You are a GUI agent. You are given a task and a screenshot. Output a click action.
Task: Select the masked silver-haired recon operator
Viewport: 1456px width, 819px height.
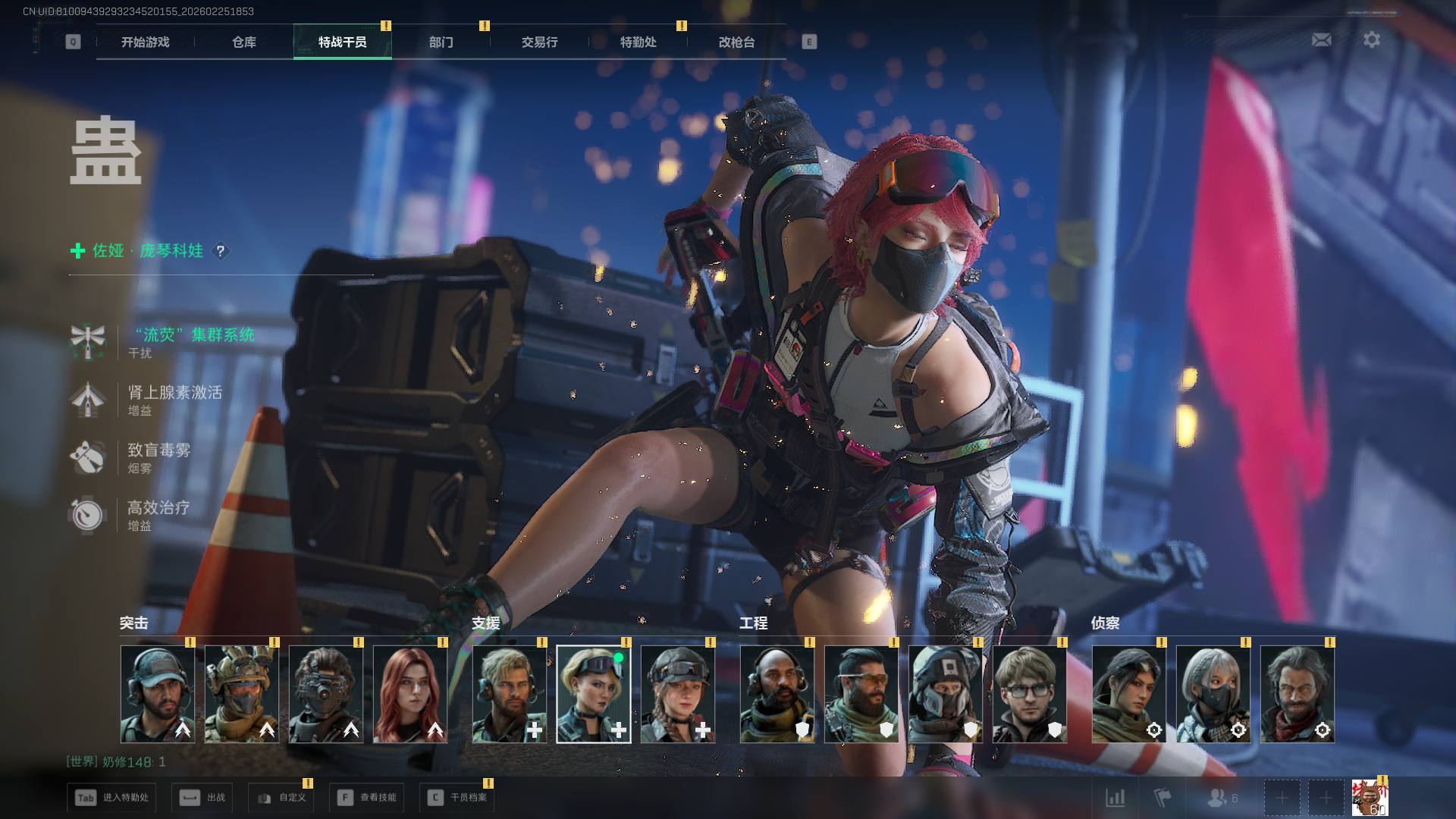[x=1213, y=694]
